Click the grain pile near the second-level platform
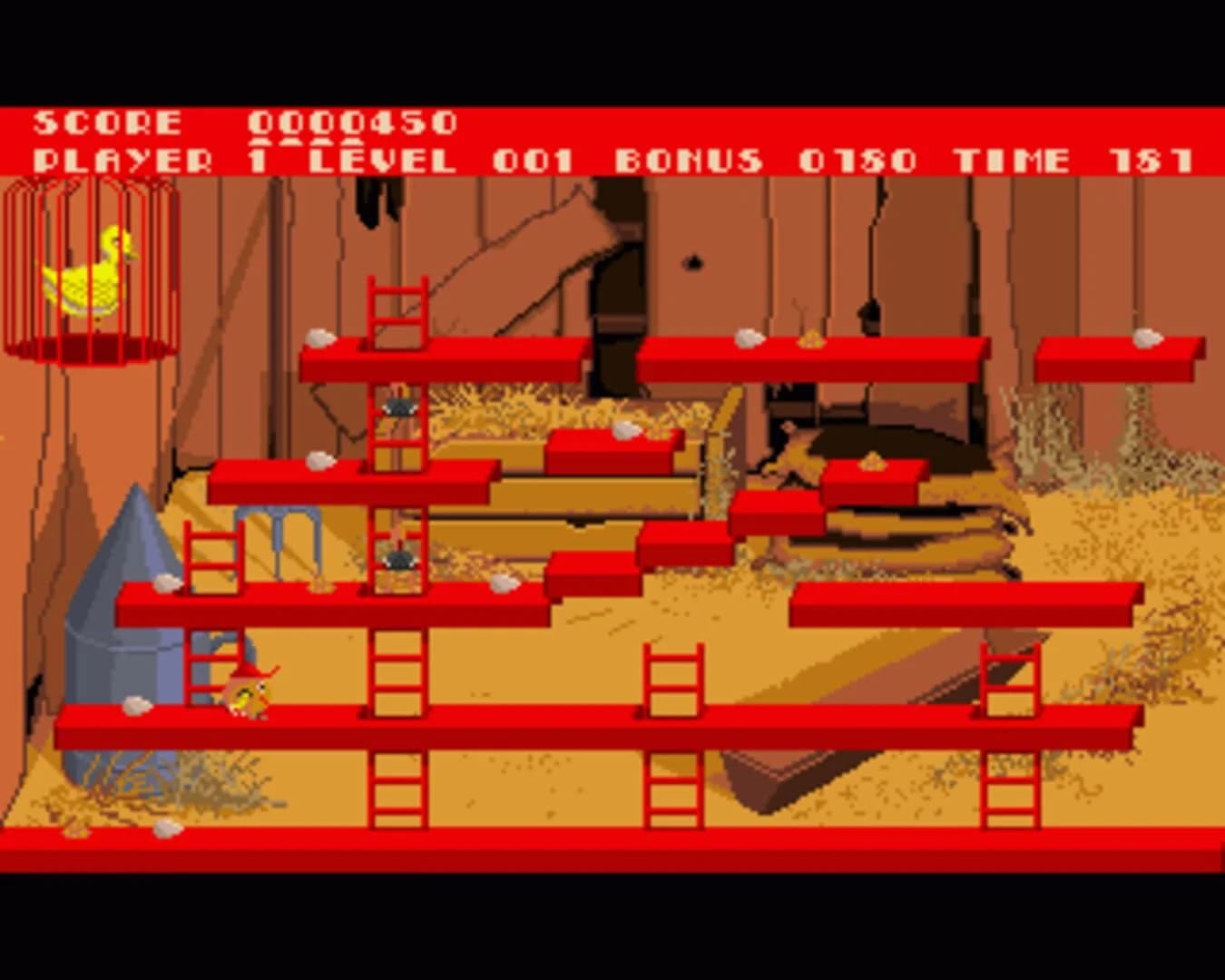Viewport: 1225px width, 980px height. point(871,463)
